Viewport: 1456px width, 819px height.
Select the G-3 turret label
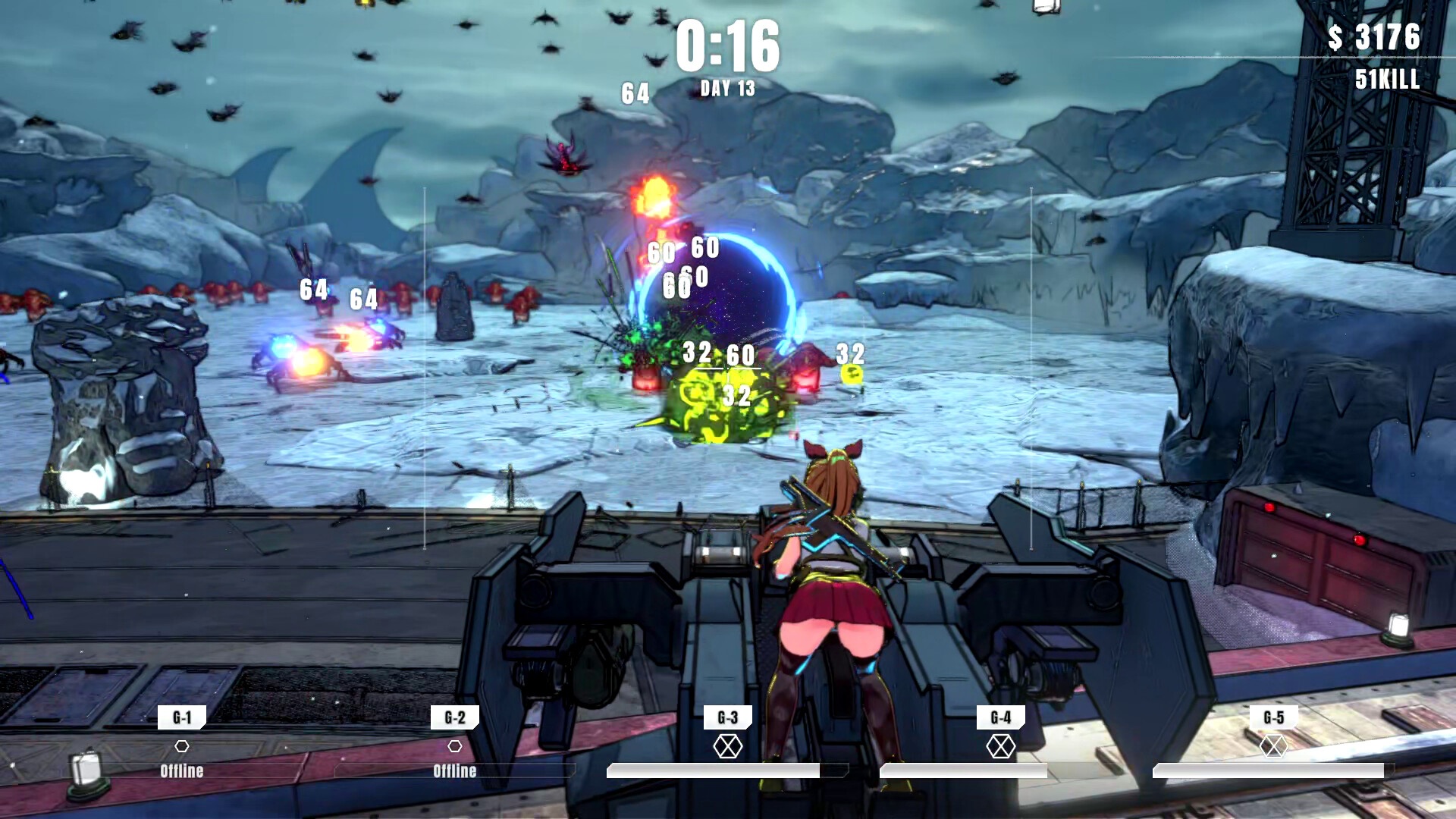728,717
